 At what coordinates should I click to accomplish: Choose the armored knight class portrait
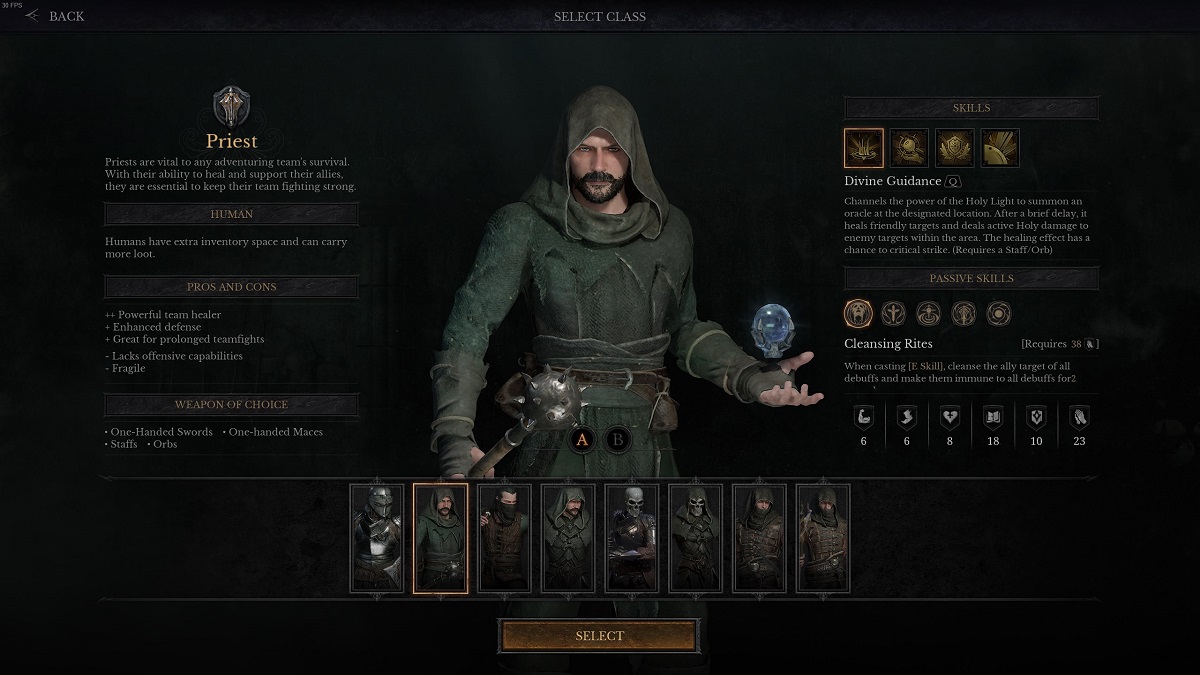pyautogui.click(x=376, y=538)
